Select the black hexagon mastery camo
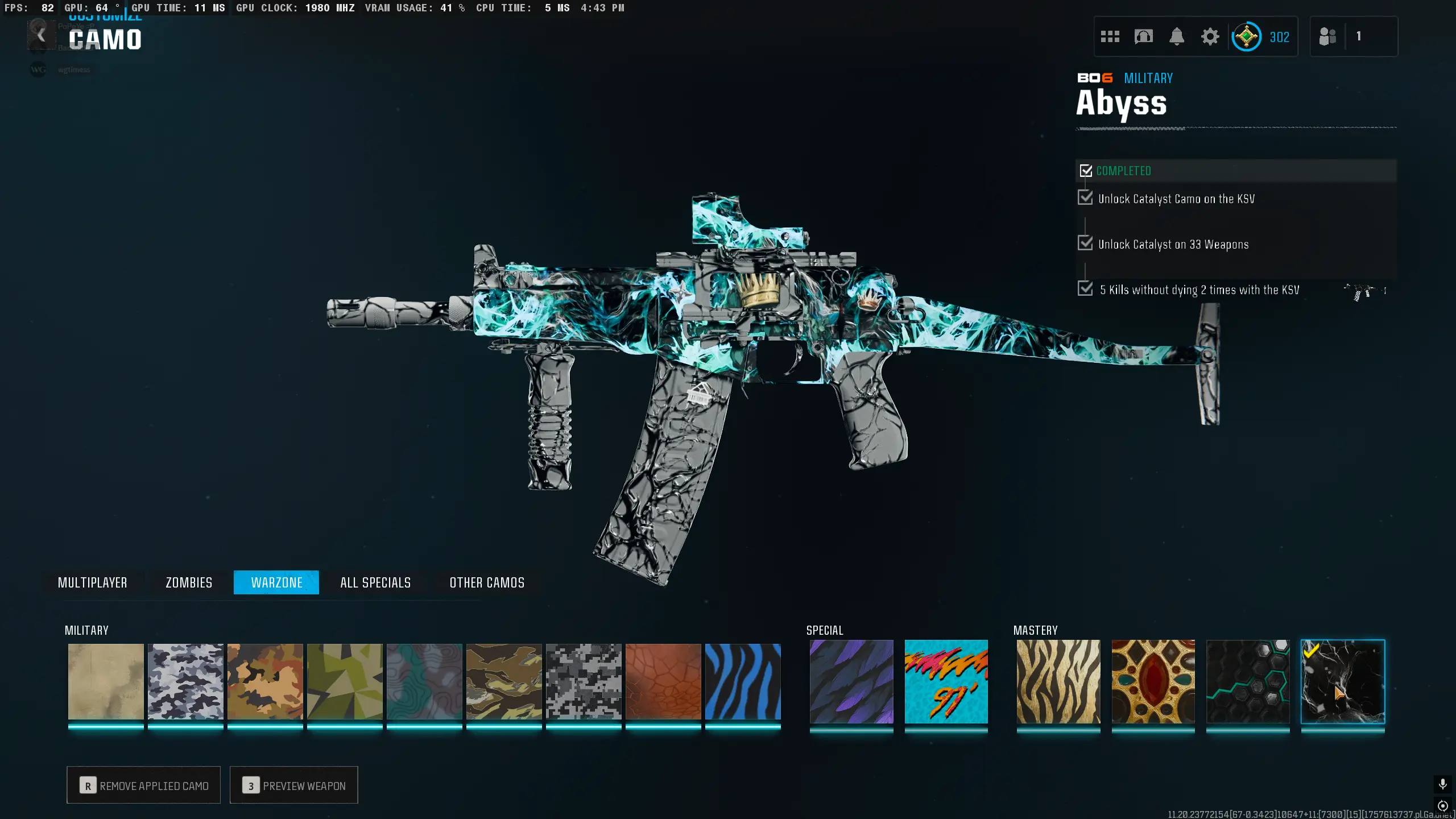Image resolution: width=1456 pixels, height=819 pixels. point(1248,681)
